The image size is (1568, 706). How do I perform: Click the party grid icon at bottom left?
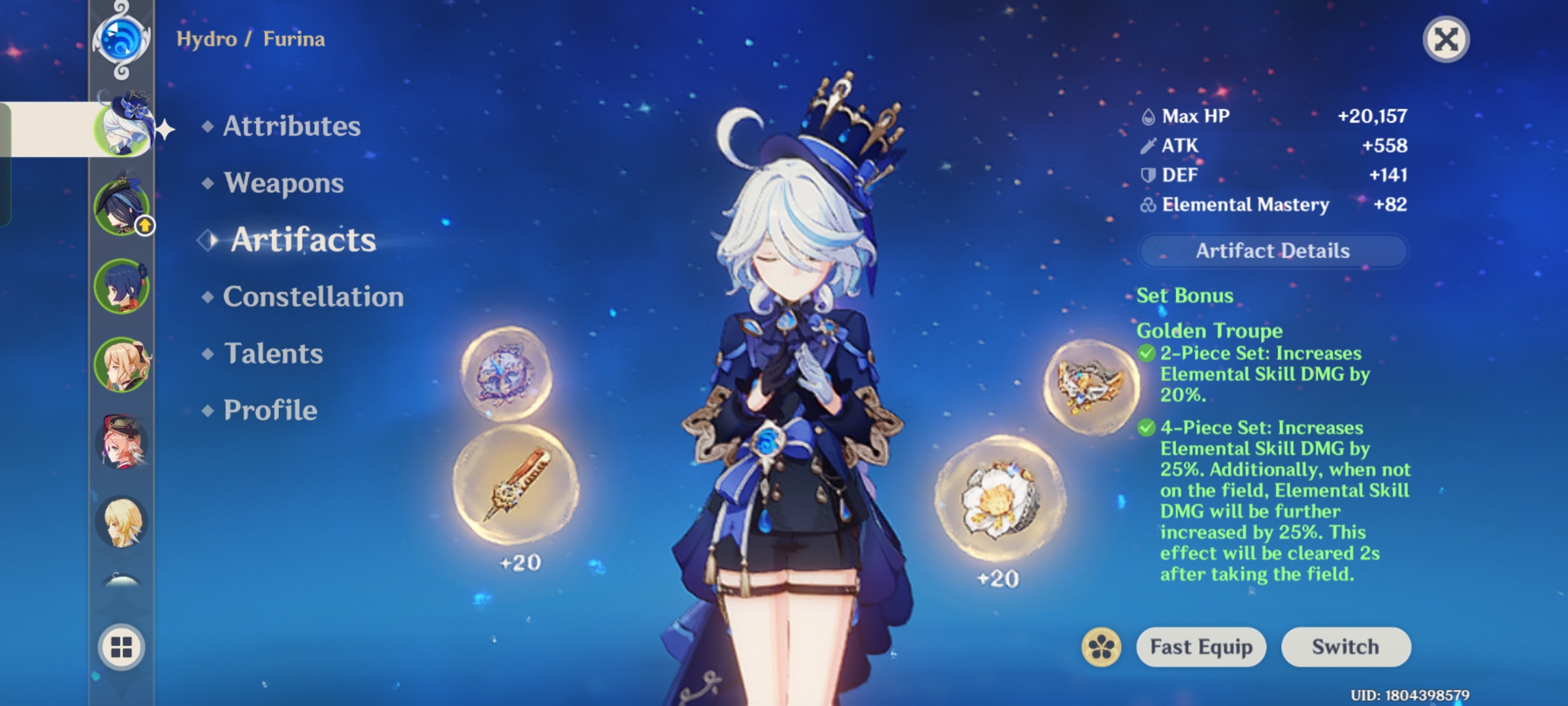click(x=121, y=647)
